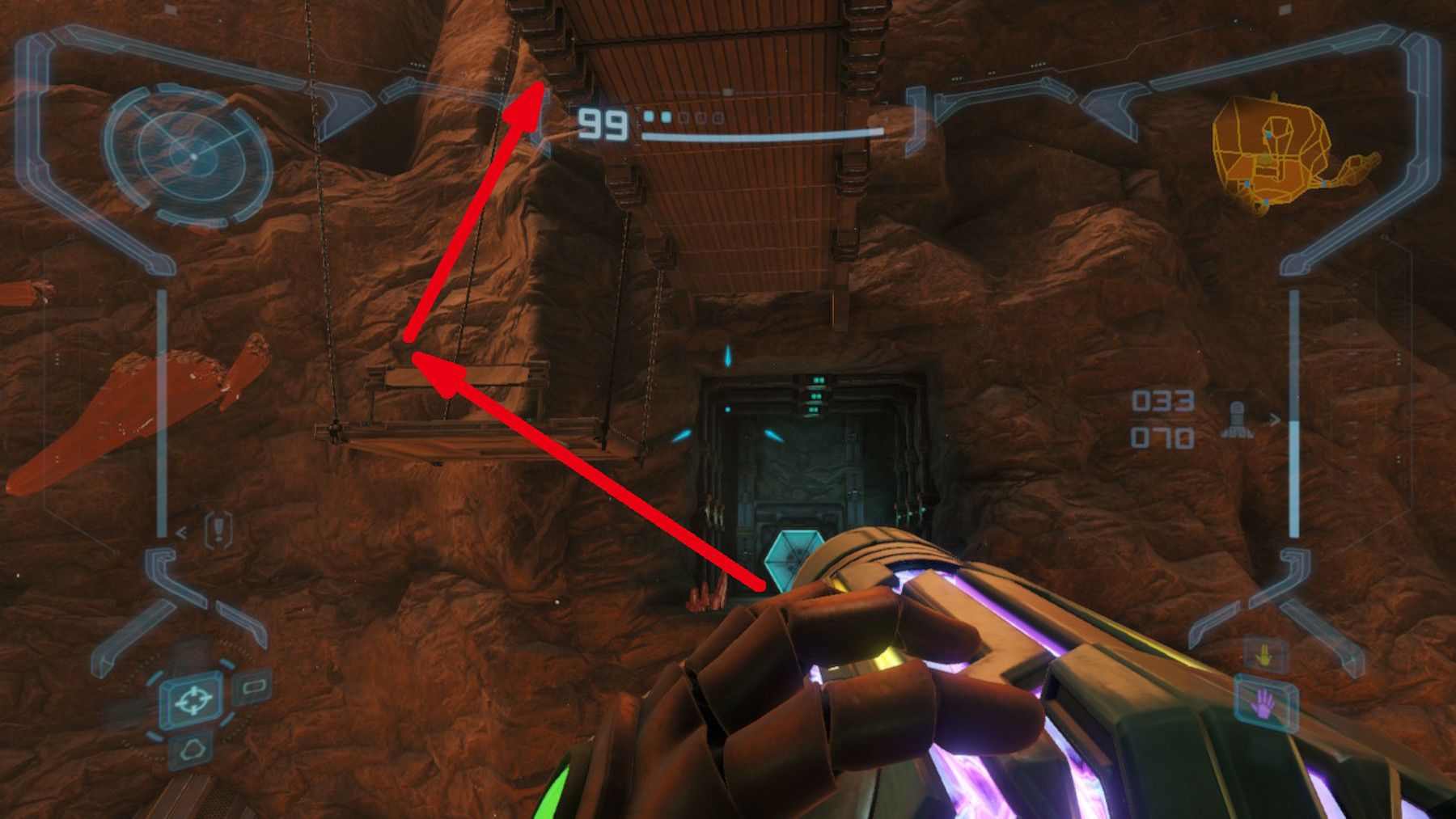1456x819 pixels.
Task: Toggle the first filled energy tank pip
Action: pyautogui.click(x=647, y=115)
